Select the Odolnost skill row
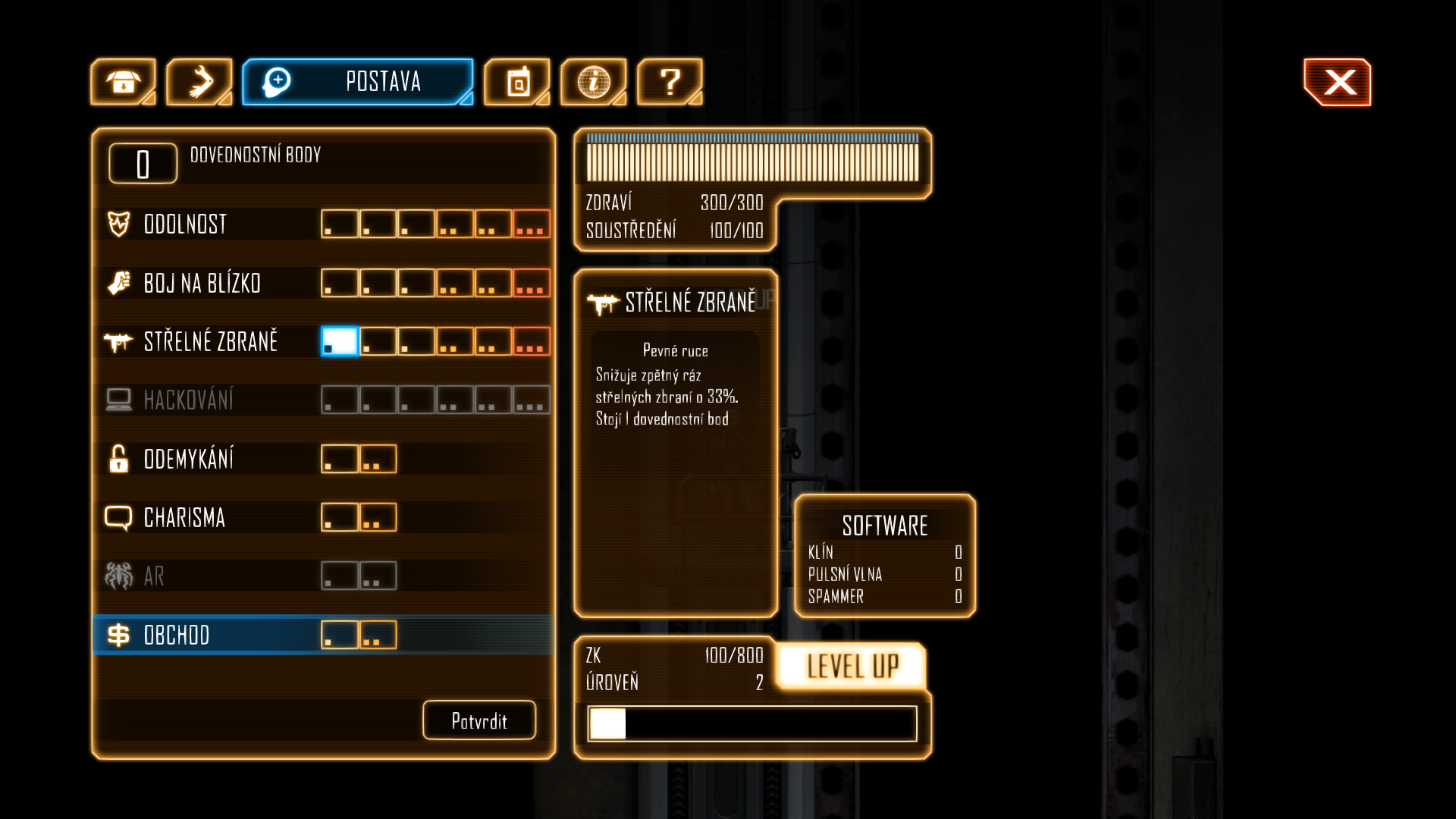The width and height of the screenshot is (1456, 819). (186, 224)
